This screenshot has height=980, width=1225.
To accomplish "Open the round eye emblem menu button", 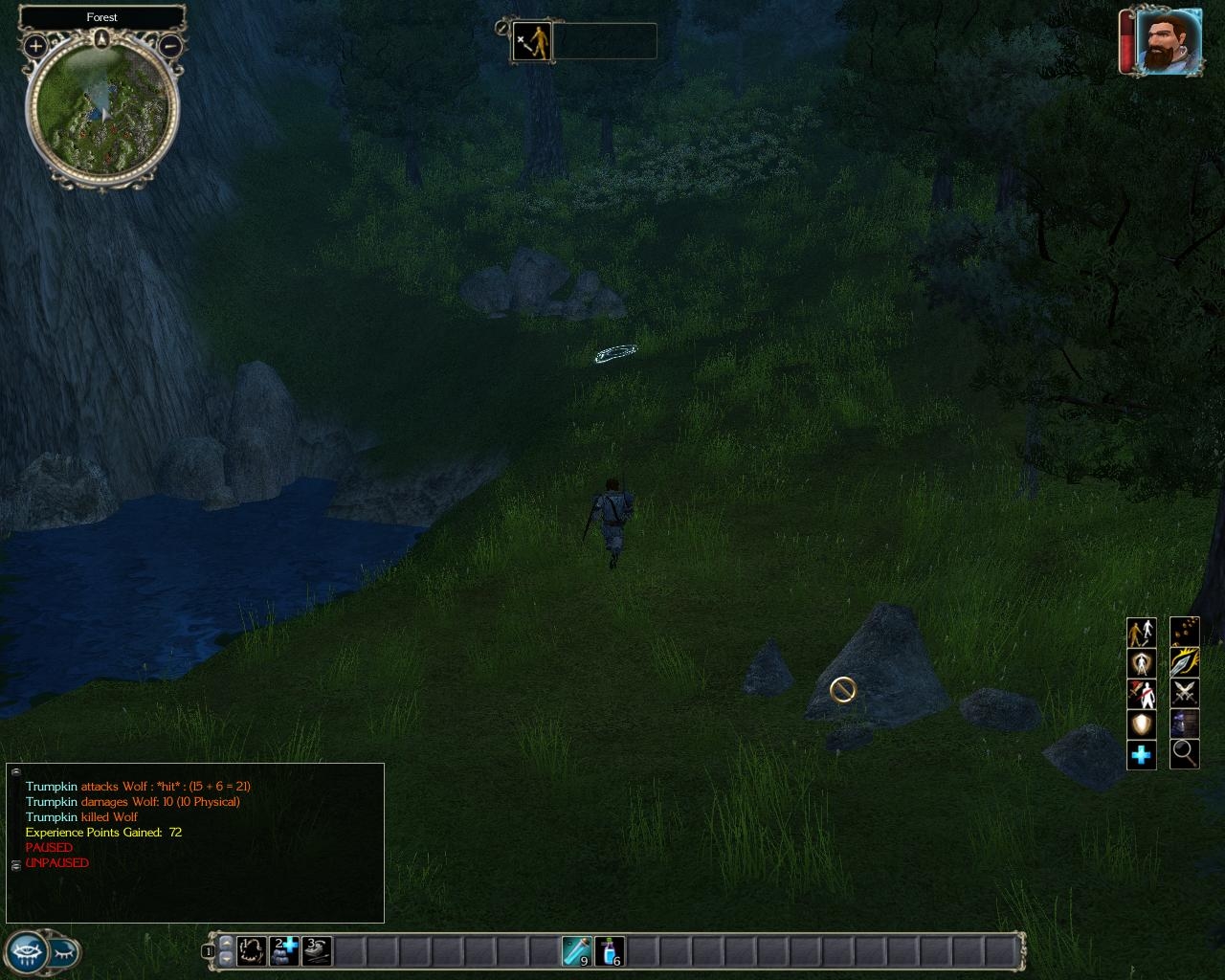I will pos(27,952).
